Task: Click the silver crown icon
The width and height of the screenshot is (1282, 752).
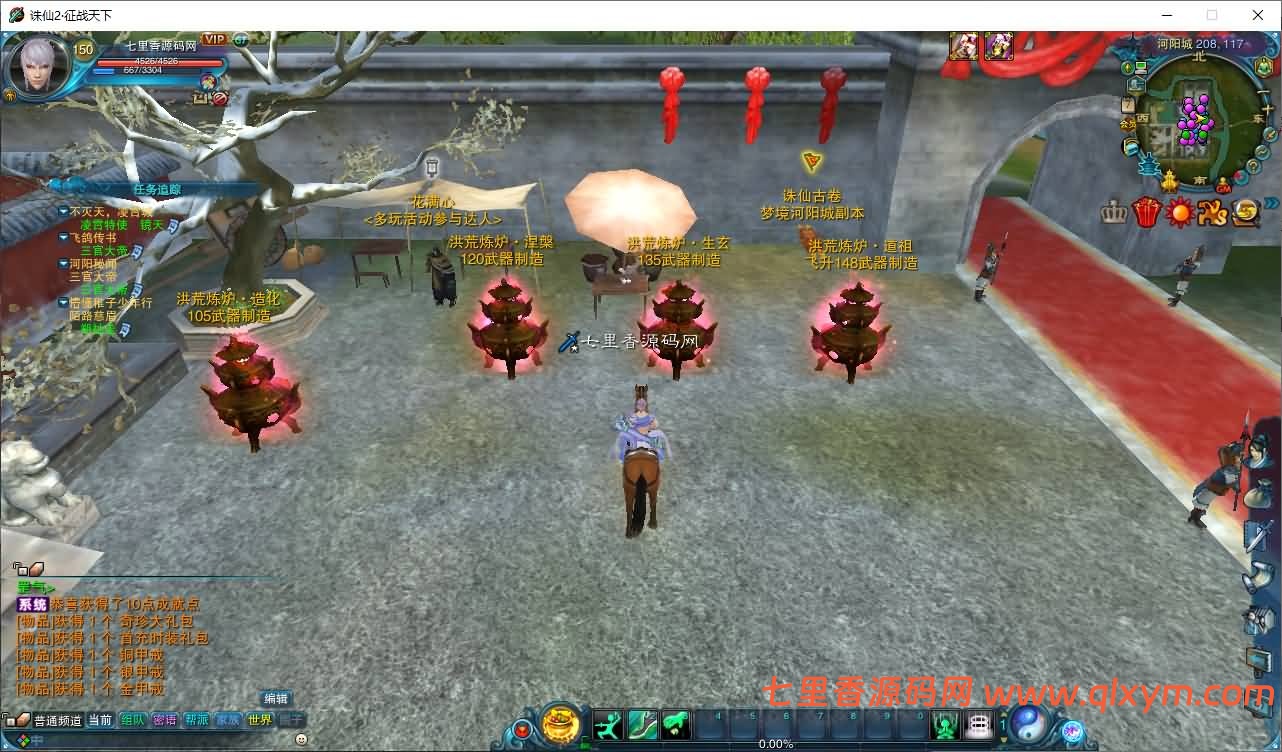Action: pos(1113,212)
